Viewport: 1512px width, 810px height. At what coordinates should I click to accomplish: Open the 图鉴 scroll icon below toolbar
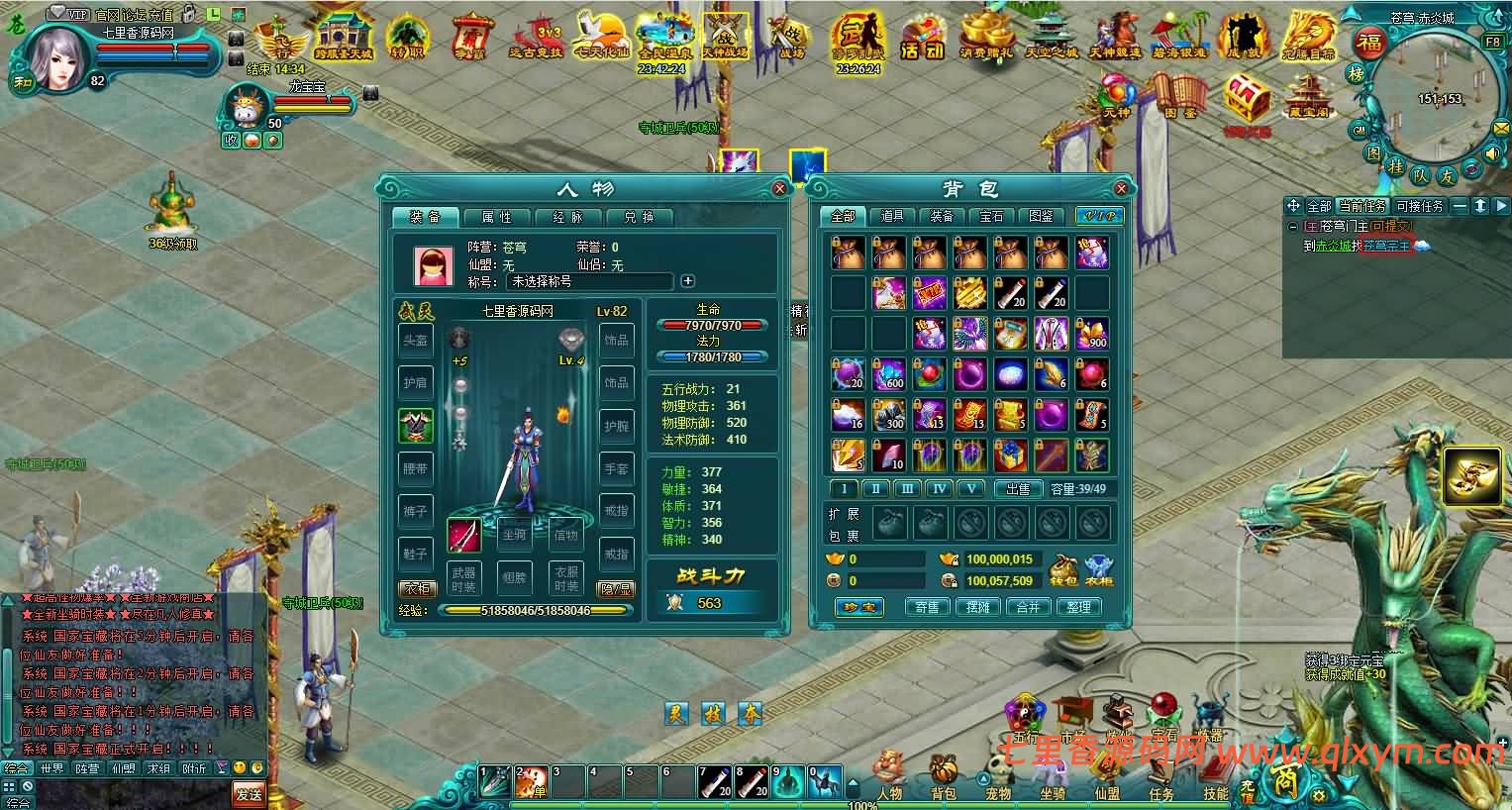coord(1181,94)
